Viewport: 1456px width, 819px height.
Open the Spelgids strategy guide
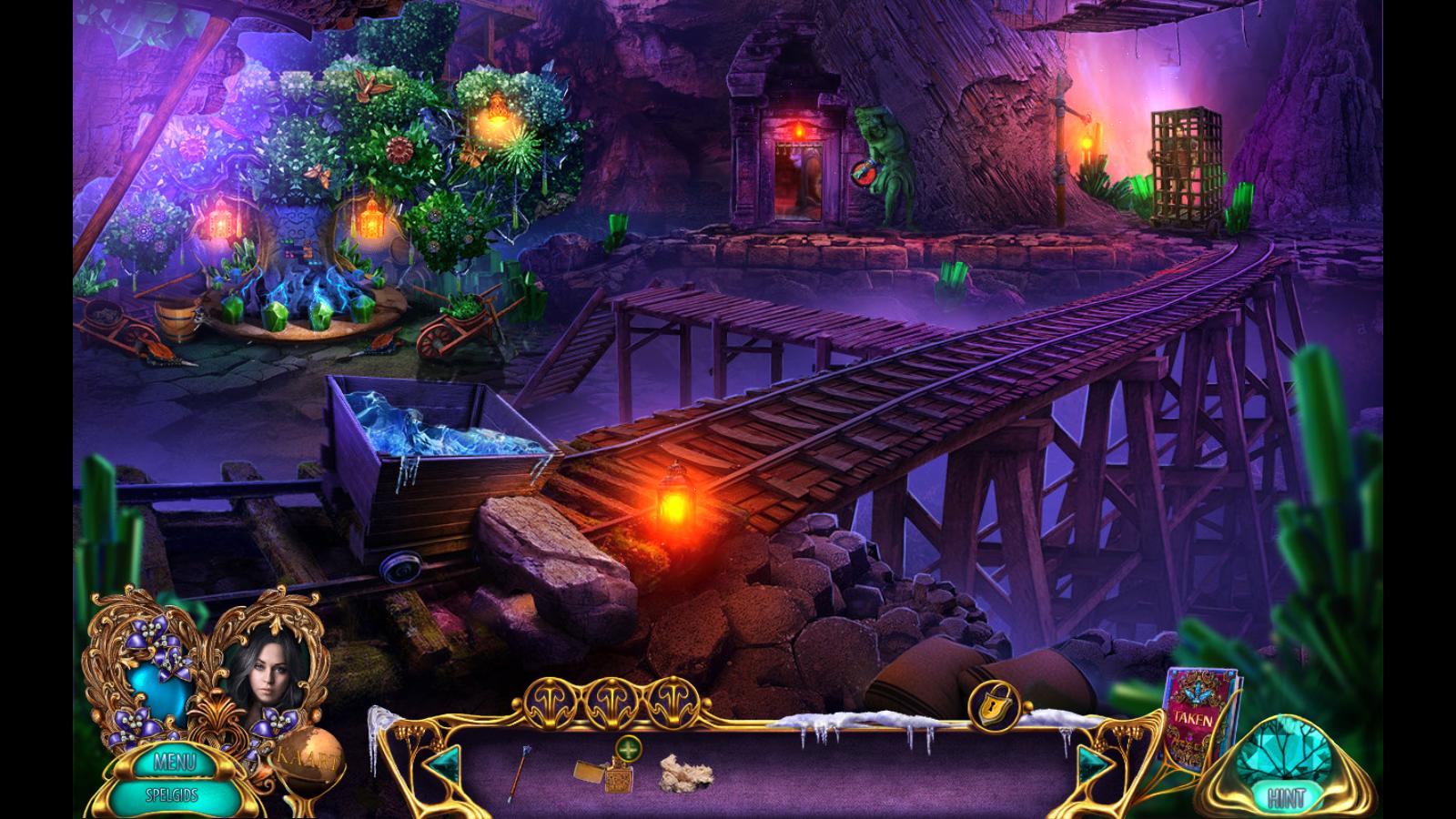pos(173,794)
